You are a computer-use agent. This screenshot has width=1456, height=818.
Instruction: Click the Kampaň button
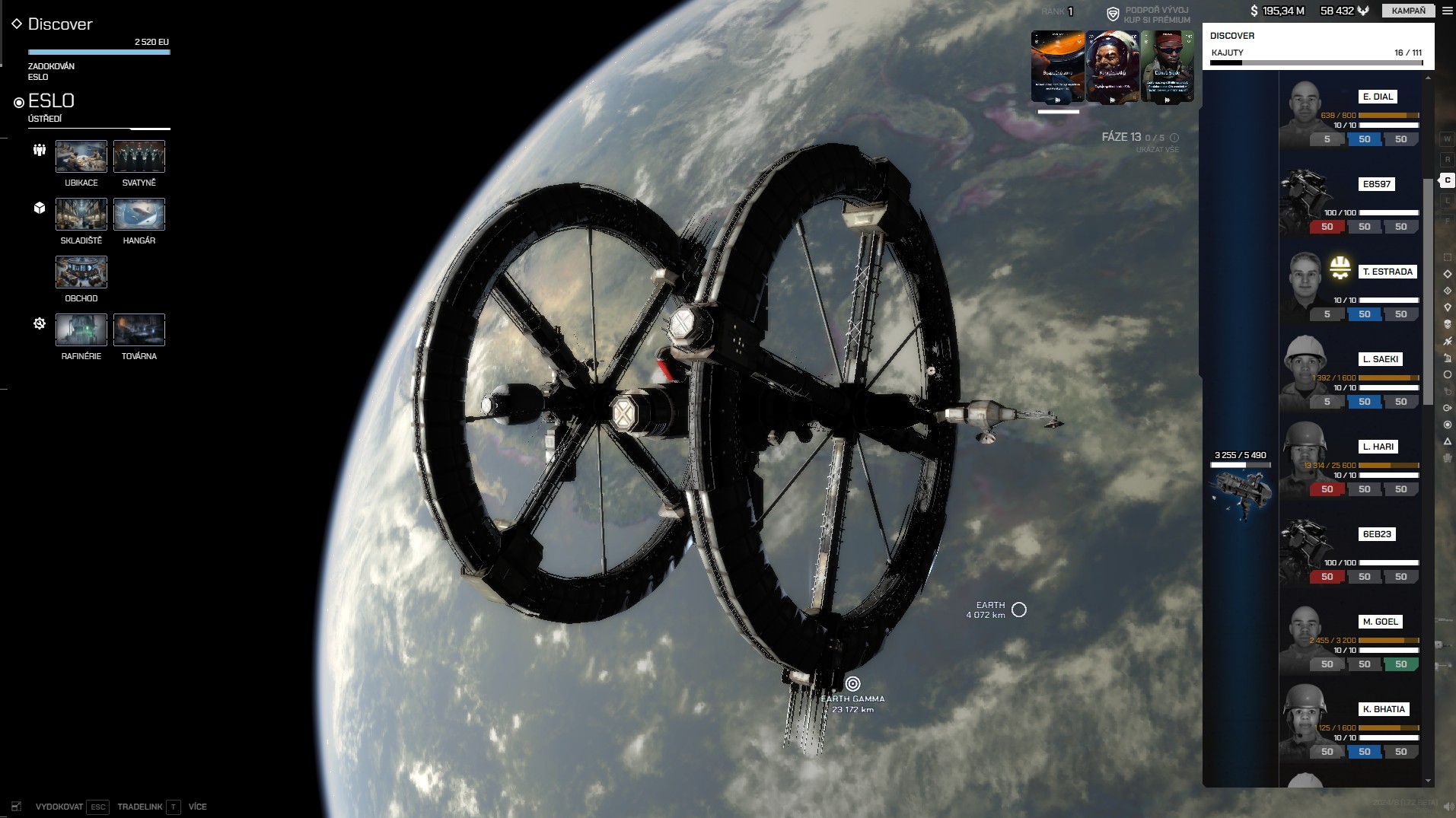pyautogui.click(x=1408, y=11)
